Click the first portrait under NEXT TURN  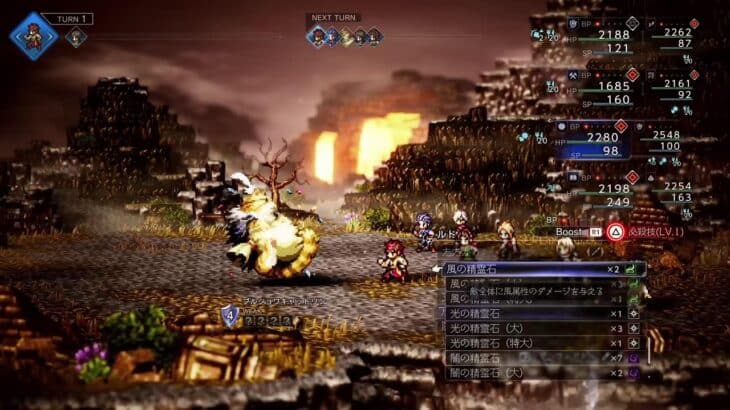[x=317, y=37]
